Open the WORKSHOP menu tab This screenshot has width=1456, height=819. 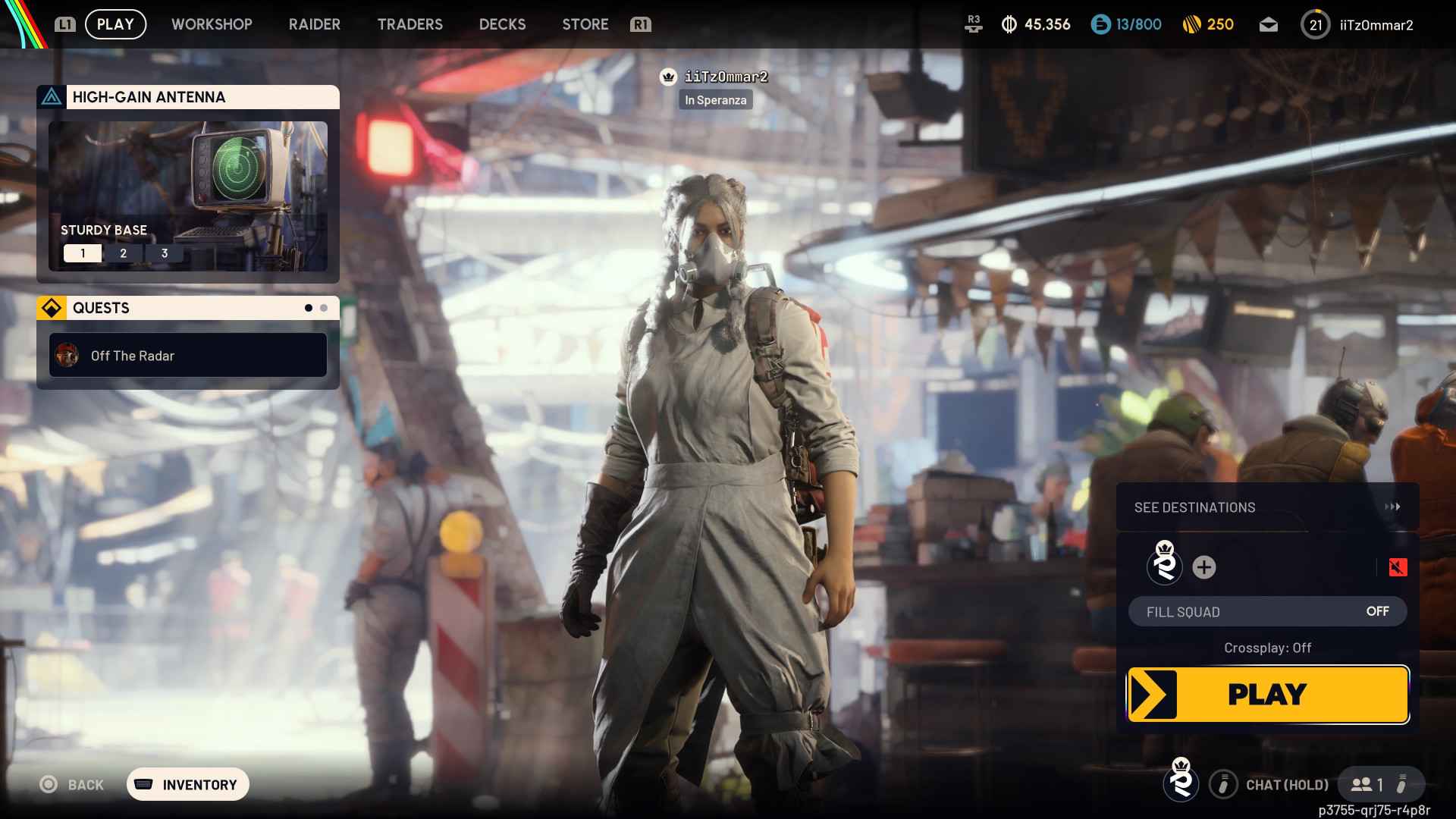[212, 24]
